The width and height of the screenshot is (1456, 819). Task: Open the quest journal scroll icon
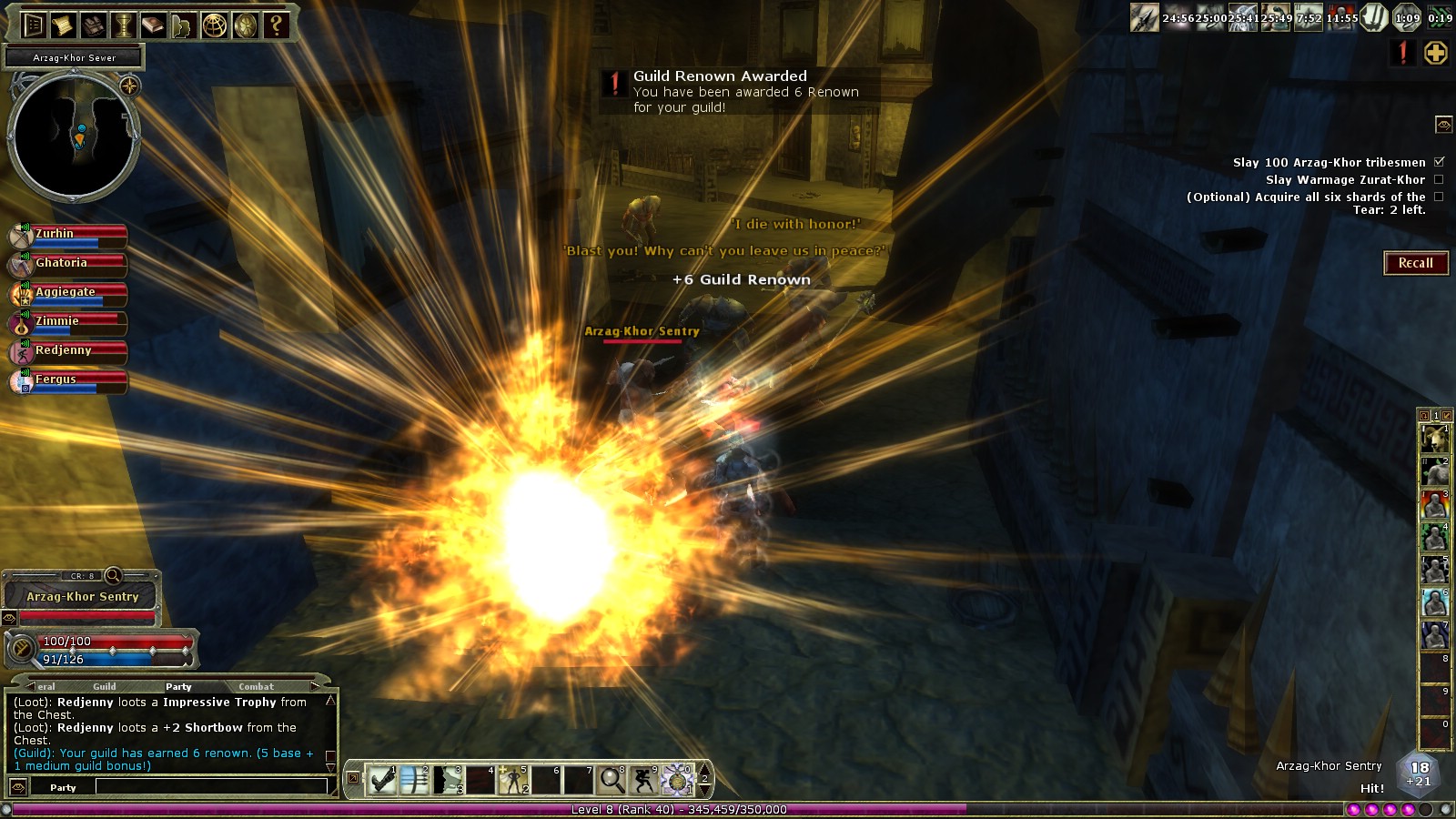pyautogui.click(x=63, y=25)
